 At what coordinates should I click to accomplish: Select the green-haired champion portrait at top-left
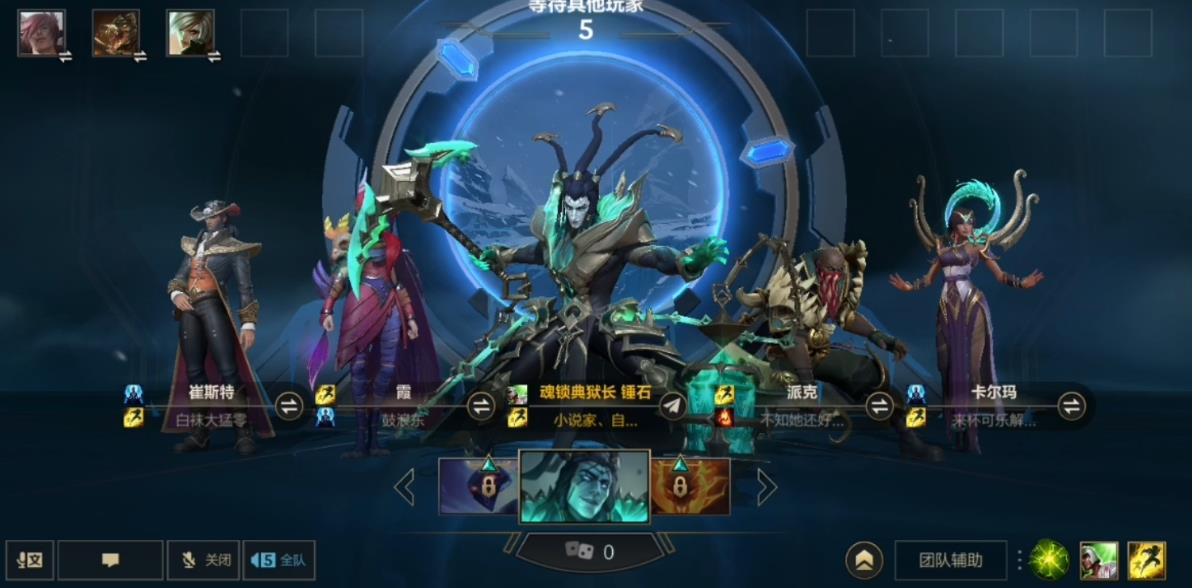190,33
